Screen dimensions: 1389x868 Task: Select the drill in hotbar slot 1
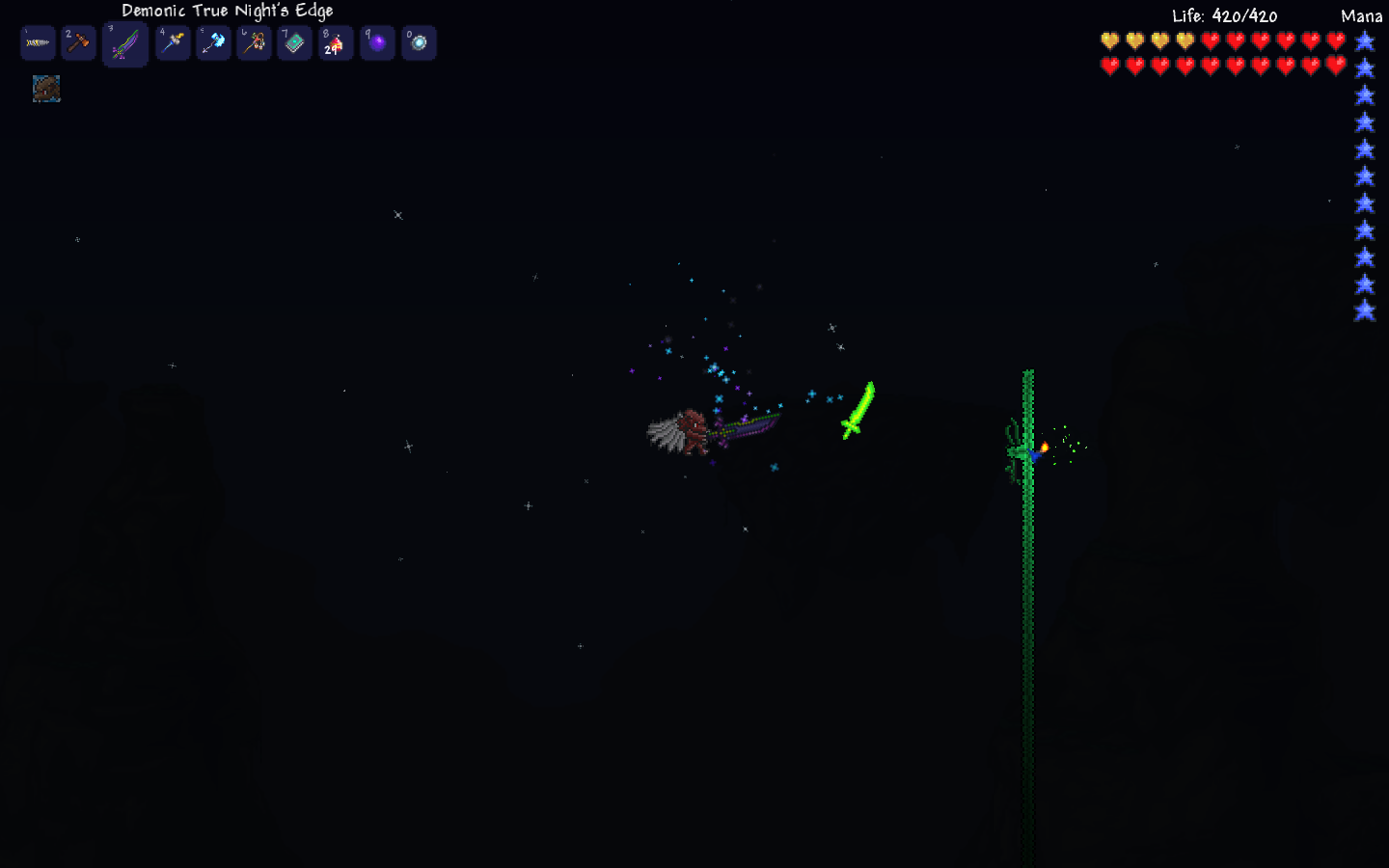(38, 43)
